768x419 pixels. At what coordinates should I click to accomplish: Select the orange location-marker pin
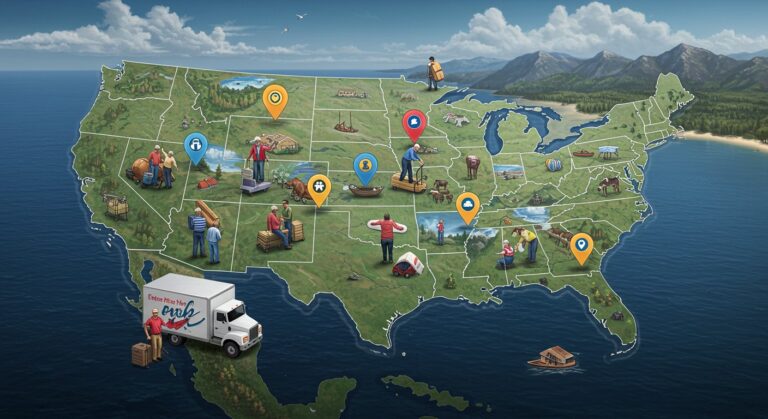pos(581,245)
